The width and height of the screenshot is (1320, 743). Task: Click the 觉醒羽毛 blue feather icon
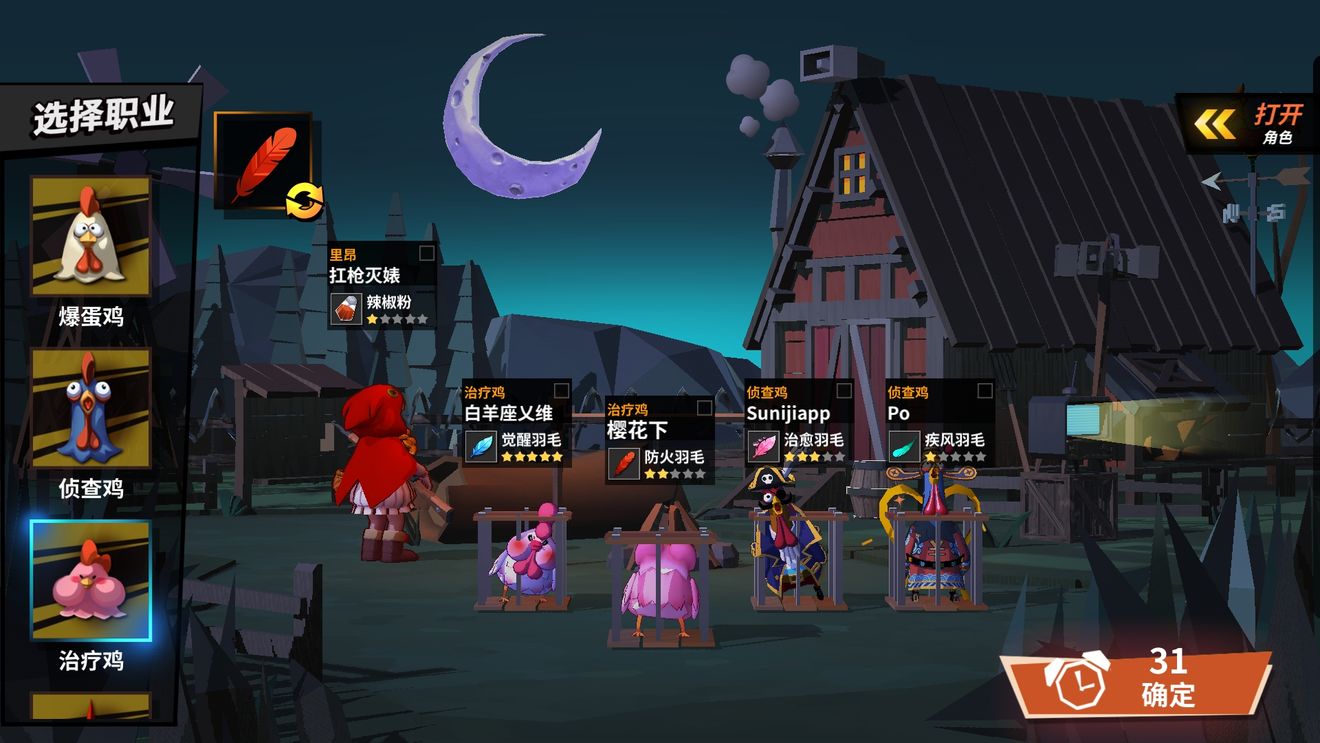(x=482, y=446)
